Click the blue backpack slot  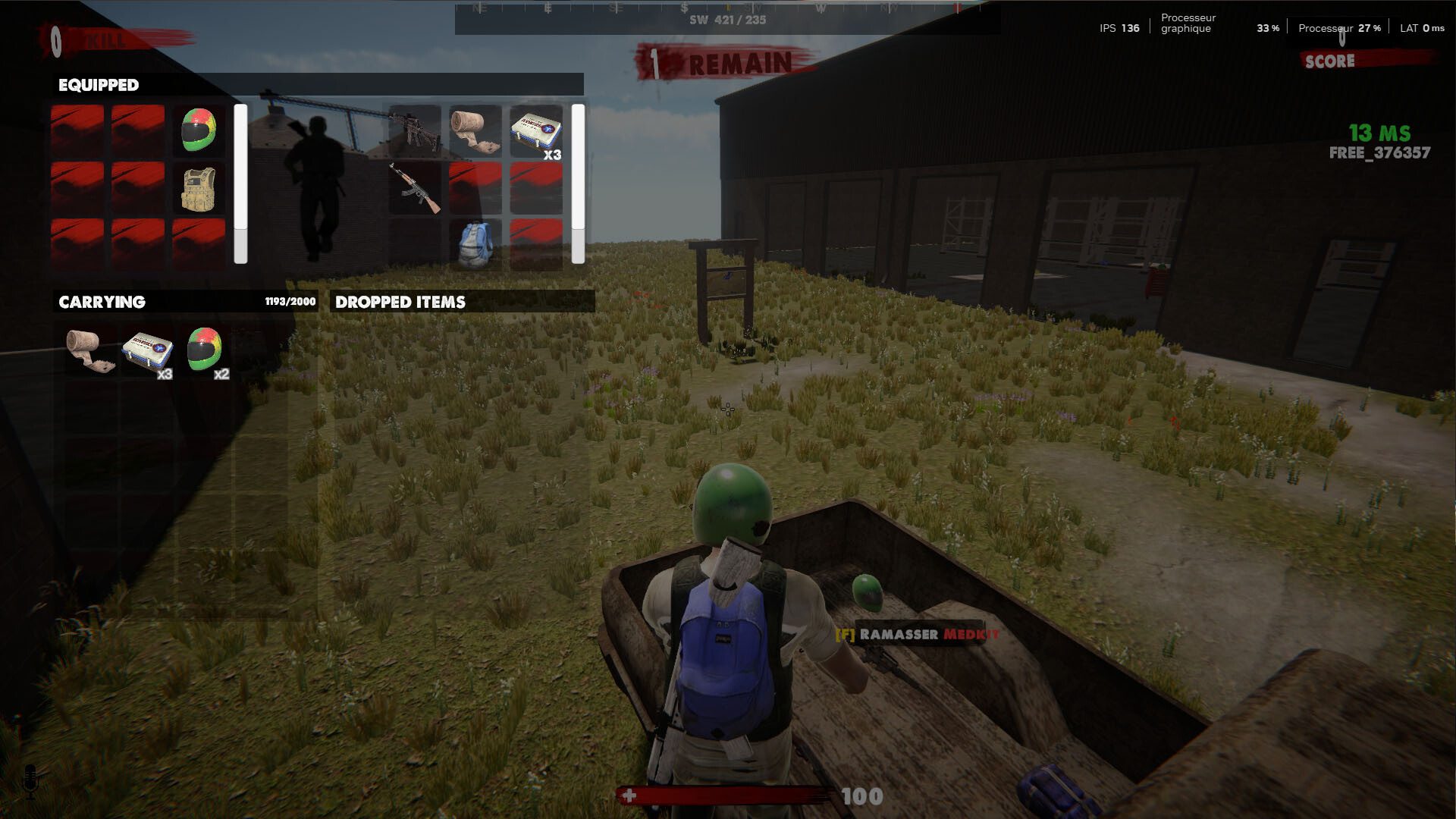pyautogui.click(x=476, y=244)
